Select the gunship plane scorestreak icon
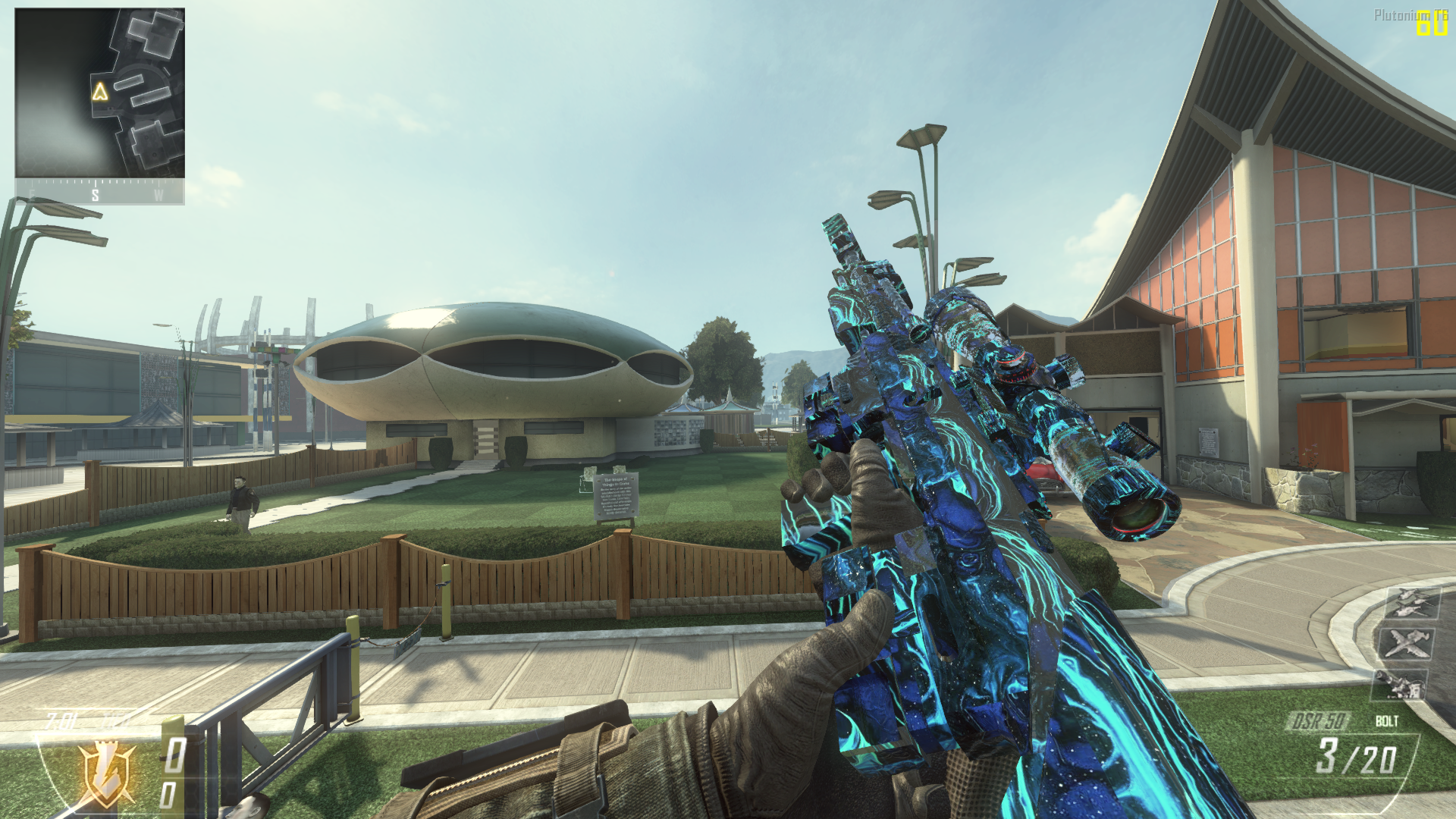Screen dimensions: 1456x819 click(1407, 643)
